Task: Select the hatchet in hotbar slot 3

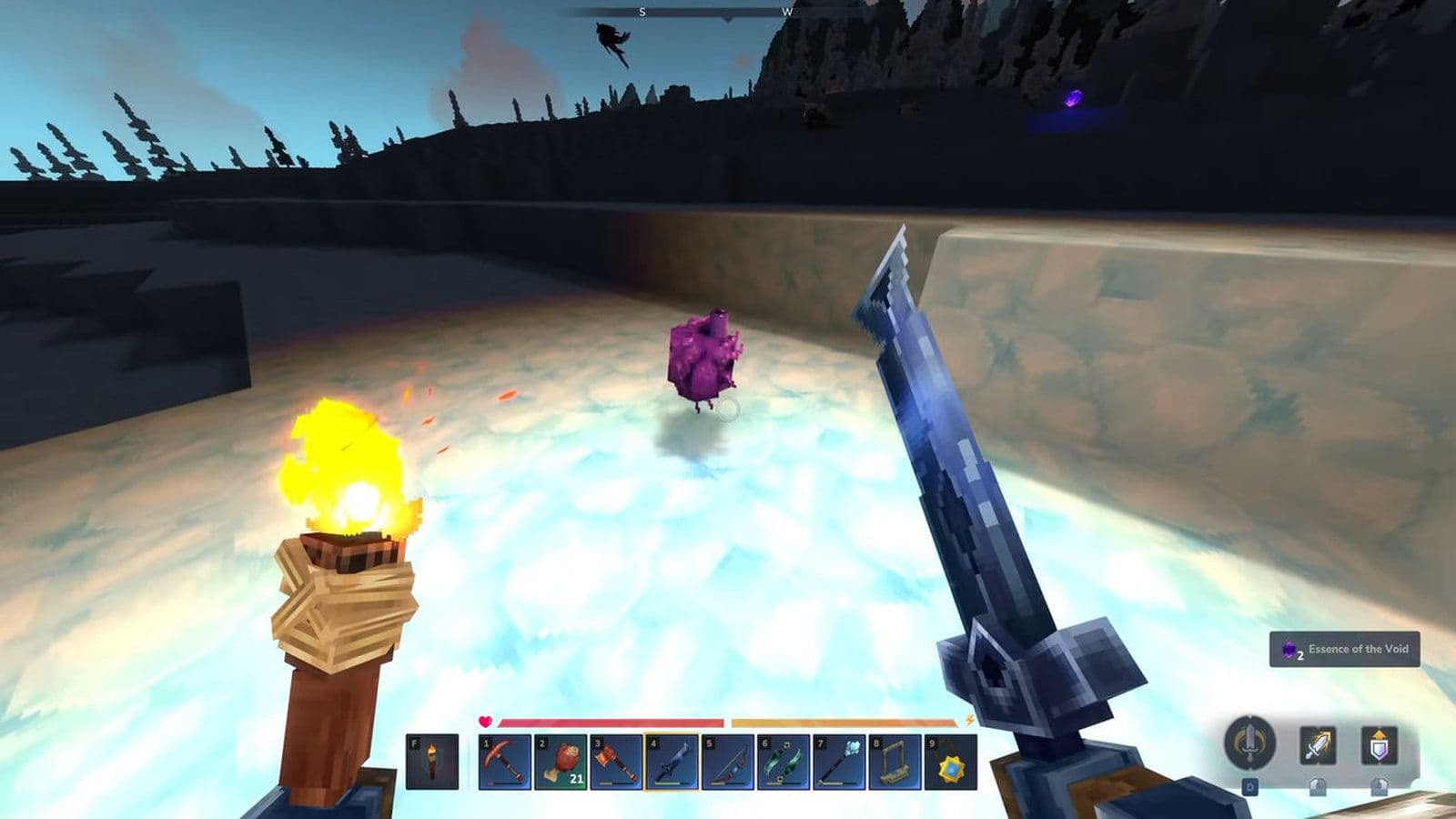Action: (616, 763)
